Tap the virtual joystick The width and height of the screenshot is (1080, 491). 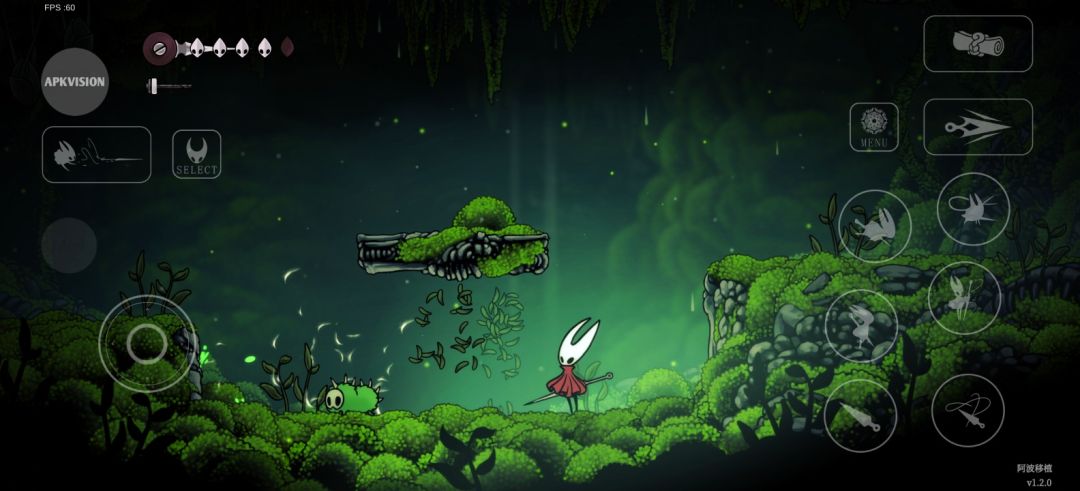point(147,343)
